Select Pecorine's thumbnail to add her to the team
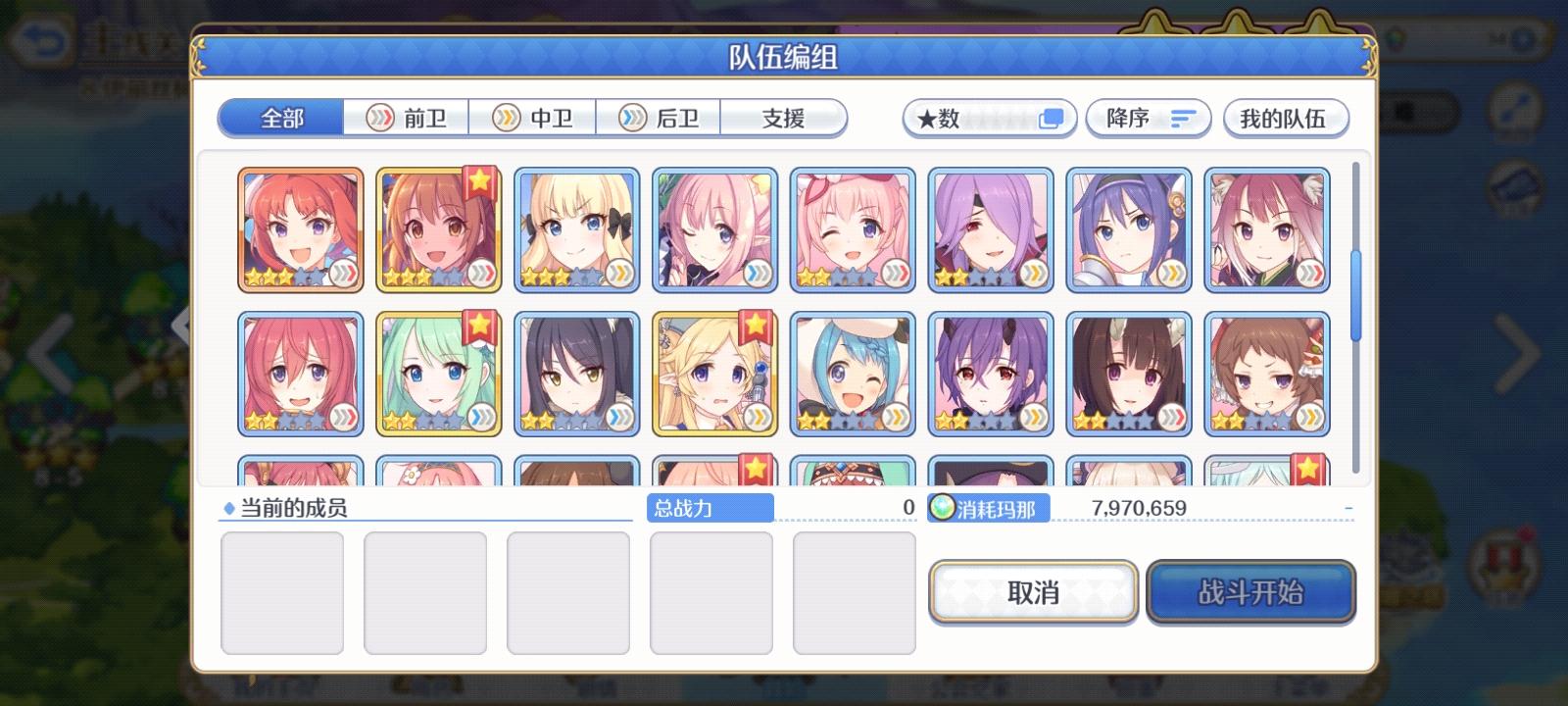 tap(439, 228)
